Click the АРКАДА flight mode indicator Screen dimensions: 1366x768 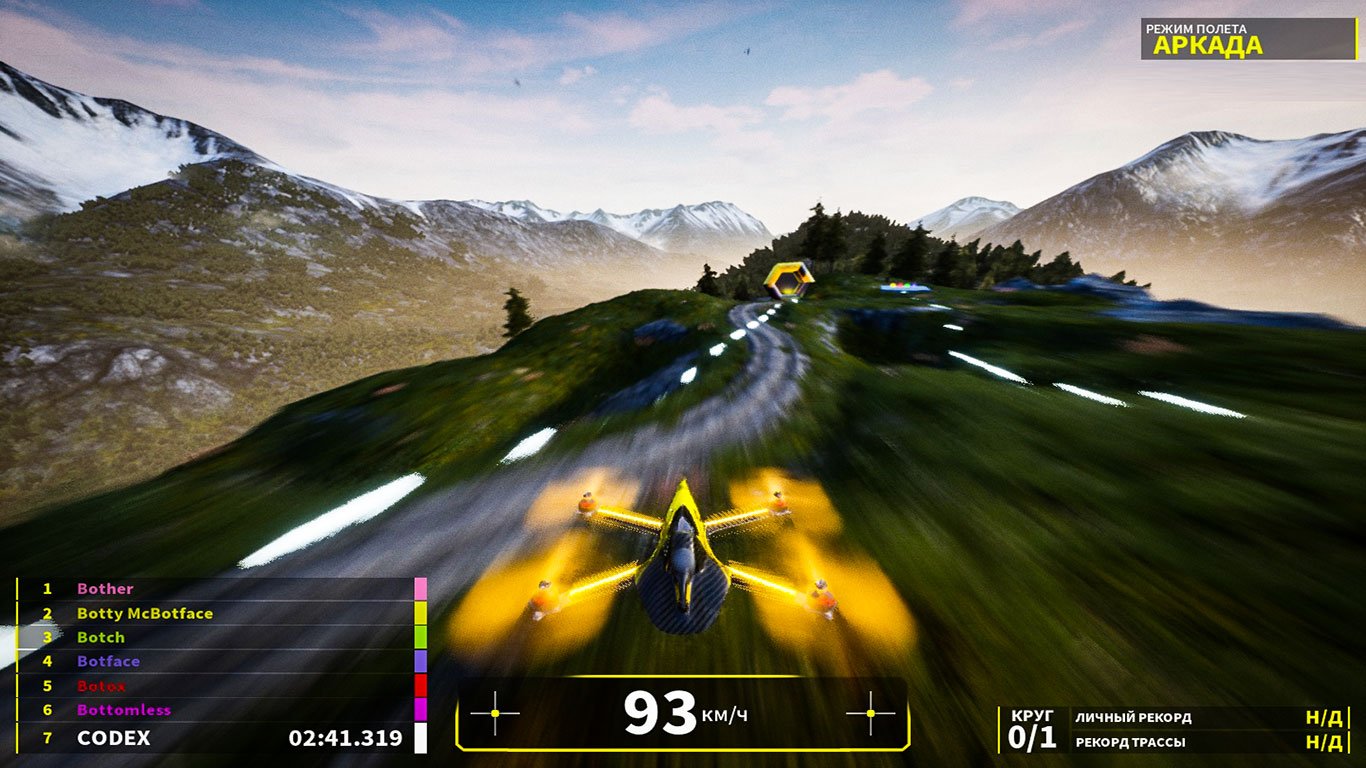click(1207, 45)
